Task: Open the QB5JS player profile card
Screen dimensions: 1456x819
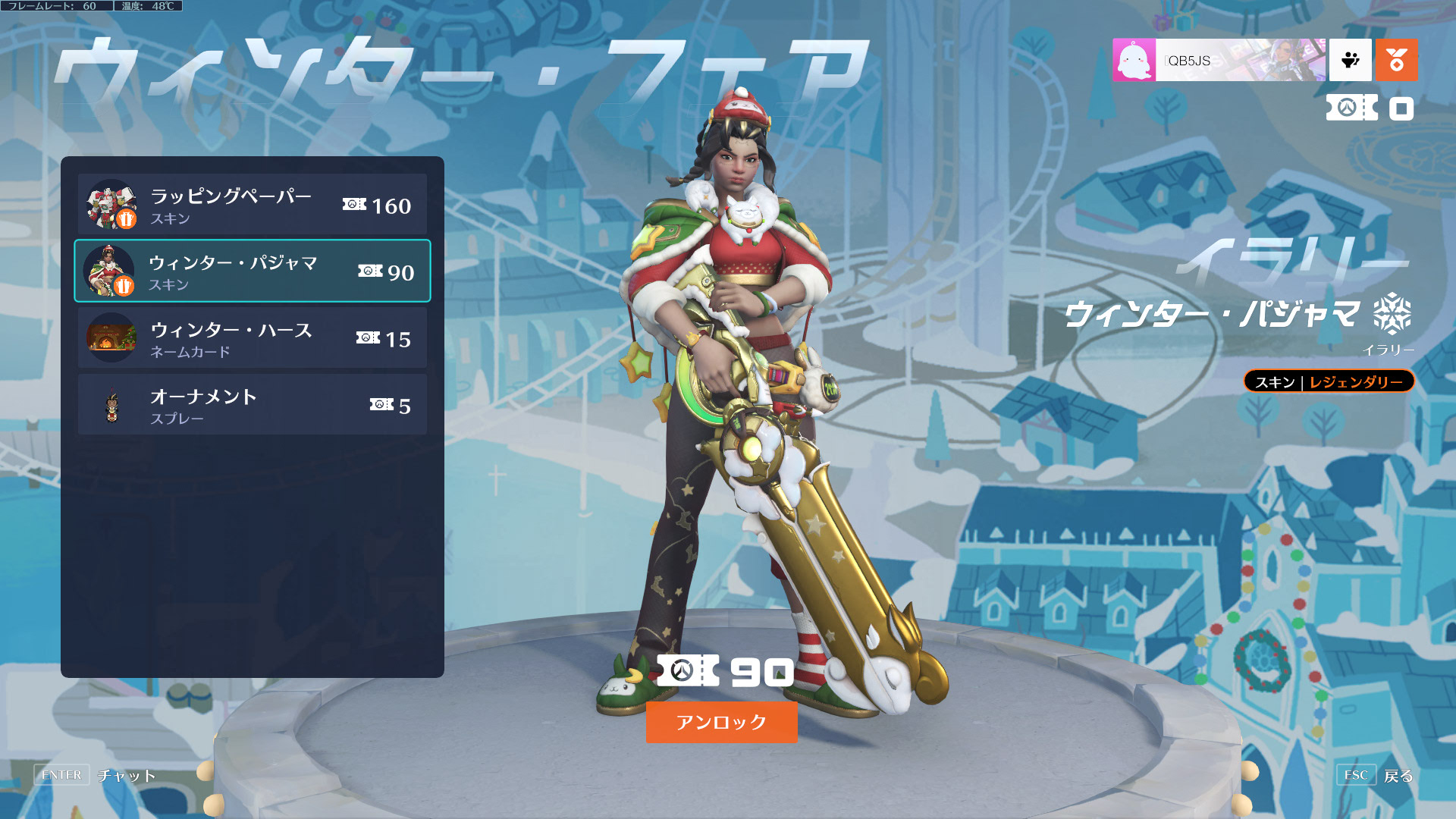Action: [x=1219, y=61]
